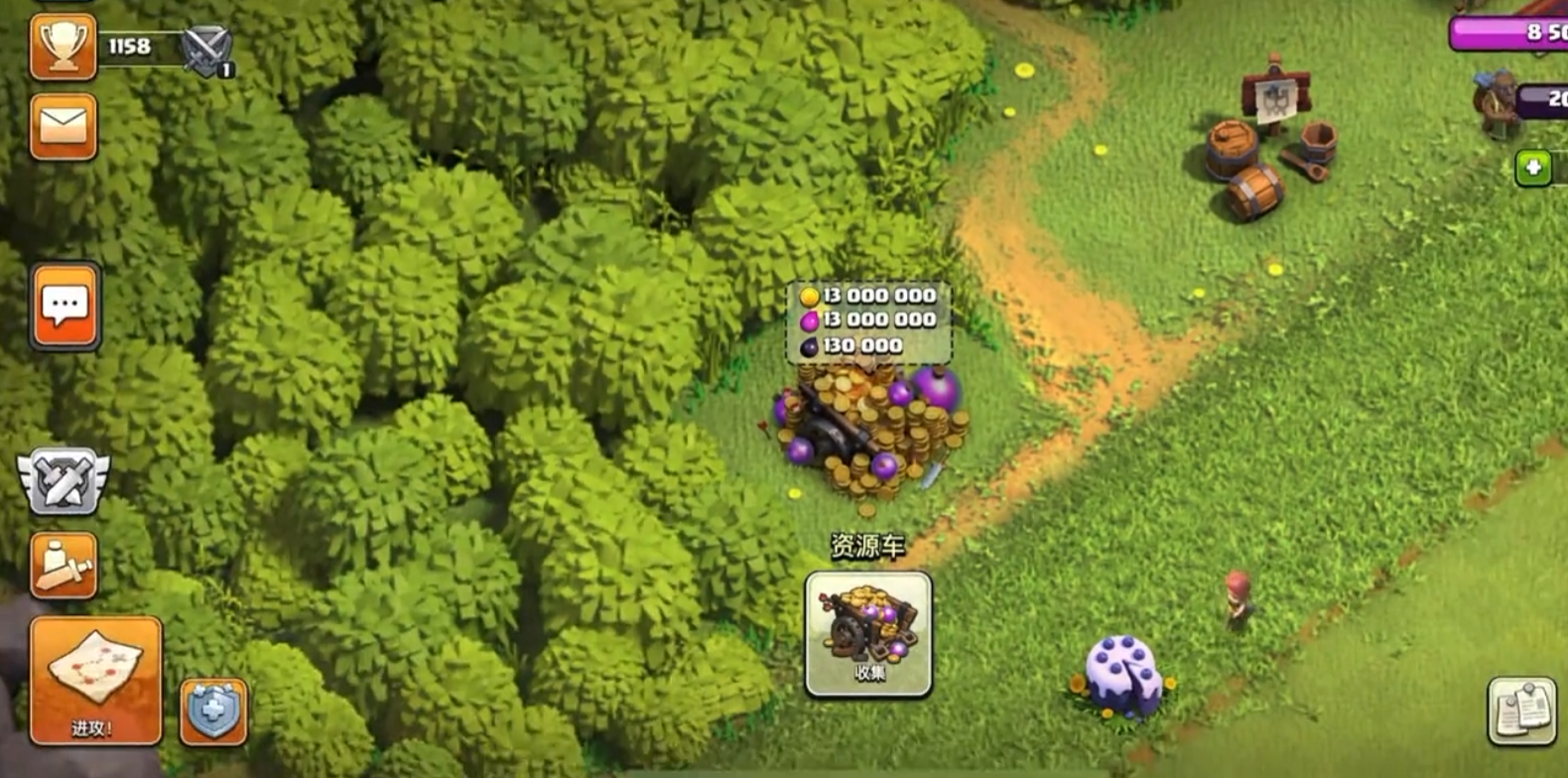
Task: Open the mail inbox
Action: [64, 126]
